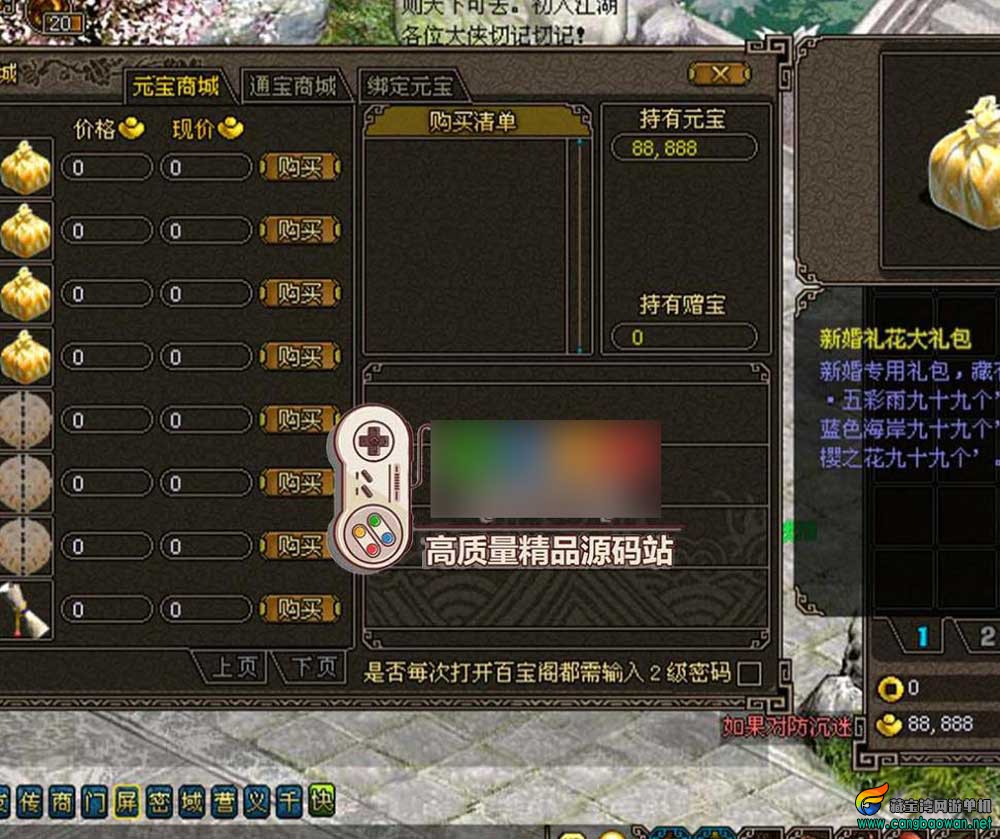Buy the scroll item in the shop list
The image size is (1000, 839).
click(300, 608)
